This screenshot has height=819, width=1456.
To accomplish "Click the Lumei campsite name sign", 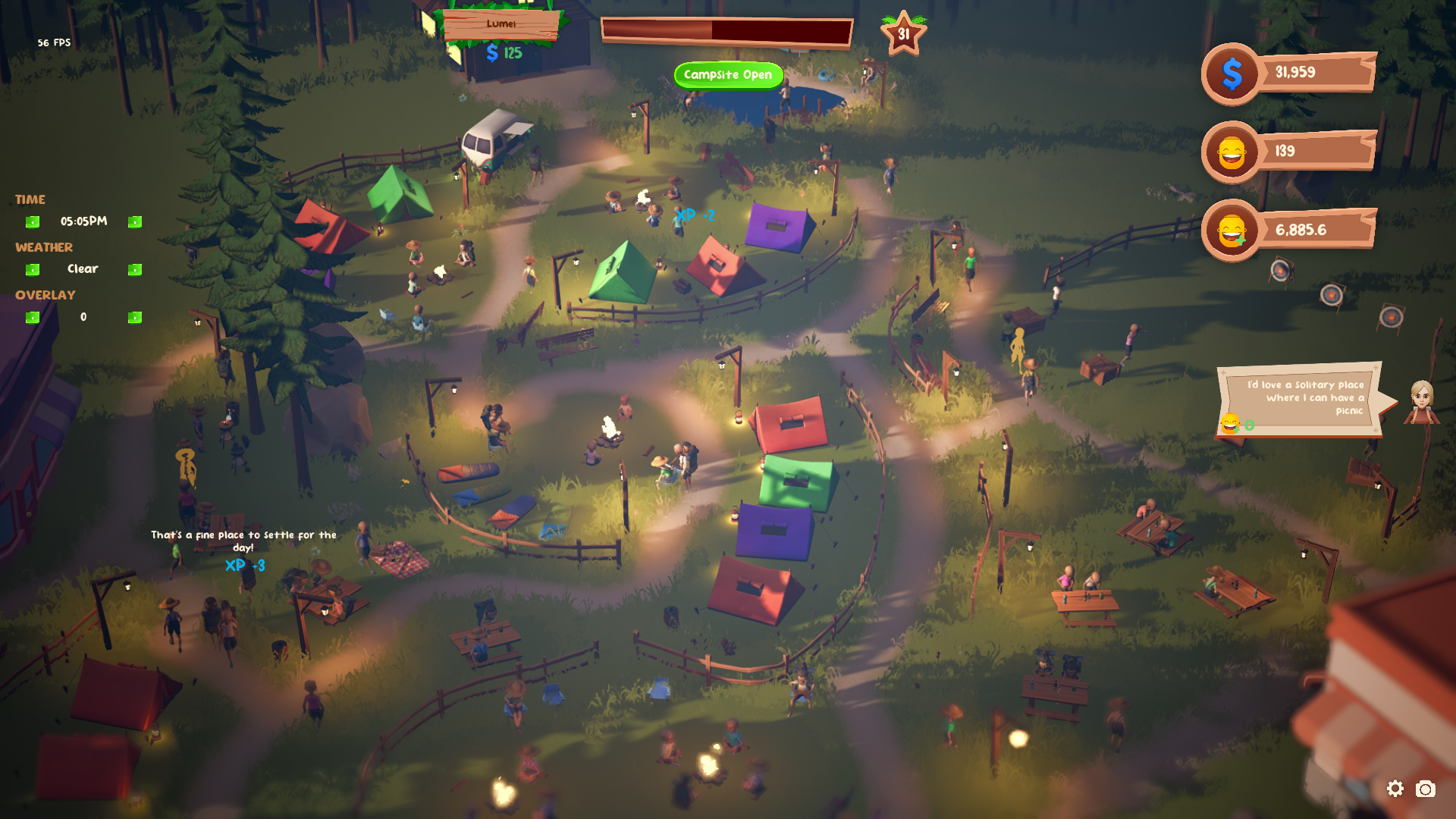I will point(500,24).
